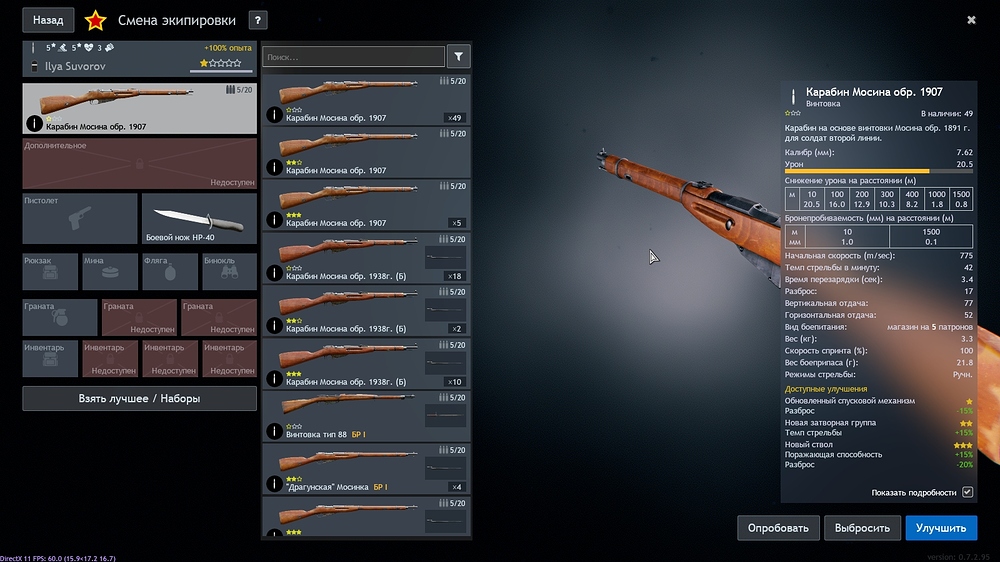Select the Бинокль binoculars slot
The height and width of the screenshot is (562, 1000).
pos(228,271)
